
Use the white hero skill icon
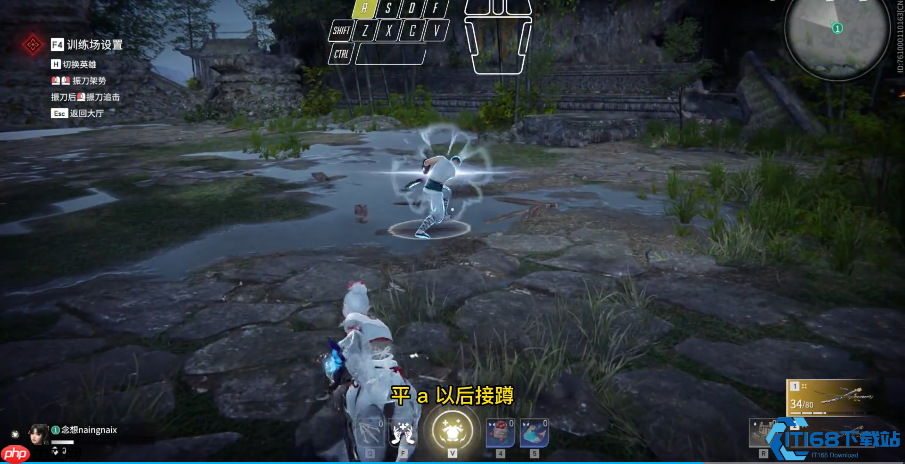point(403,433)
